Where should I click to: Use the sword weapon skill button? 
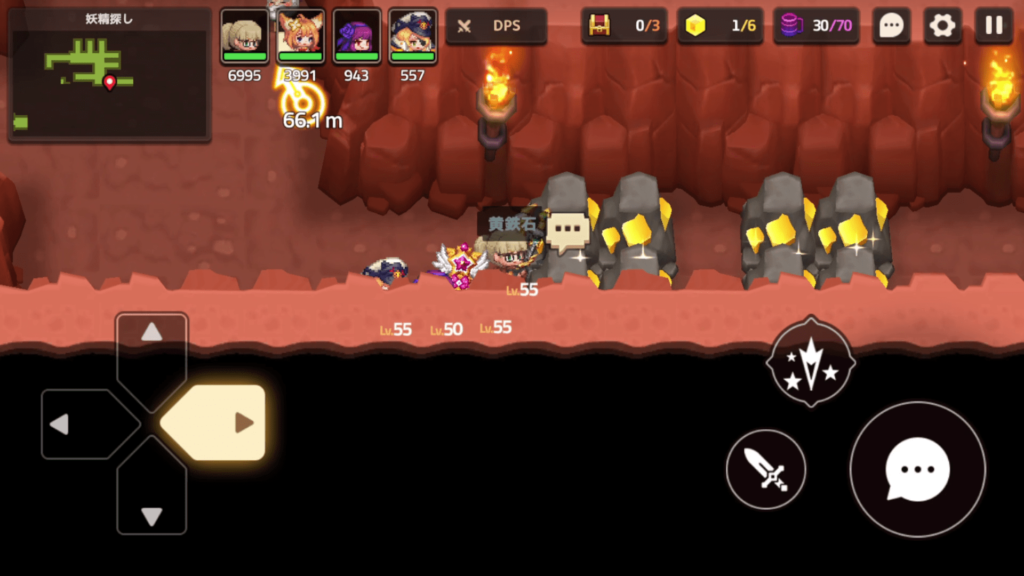point(766,469)
